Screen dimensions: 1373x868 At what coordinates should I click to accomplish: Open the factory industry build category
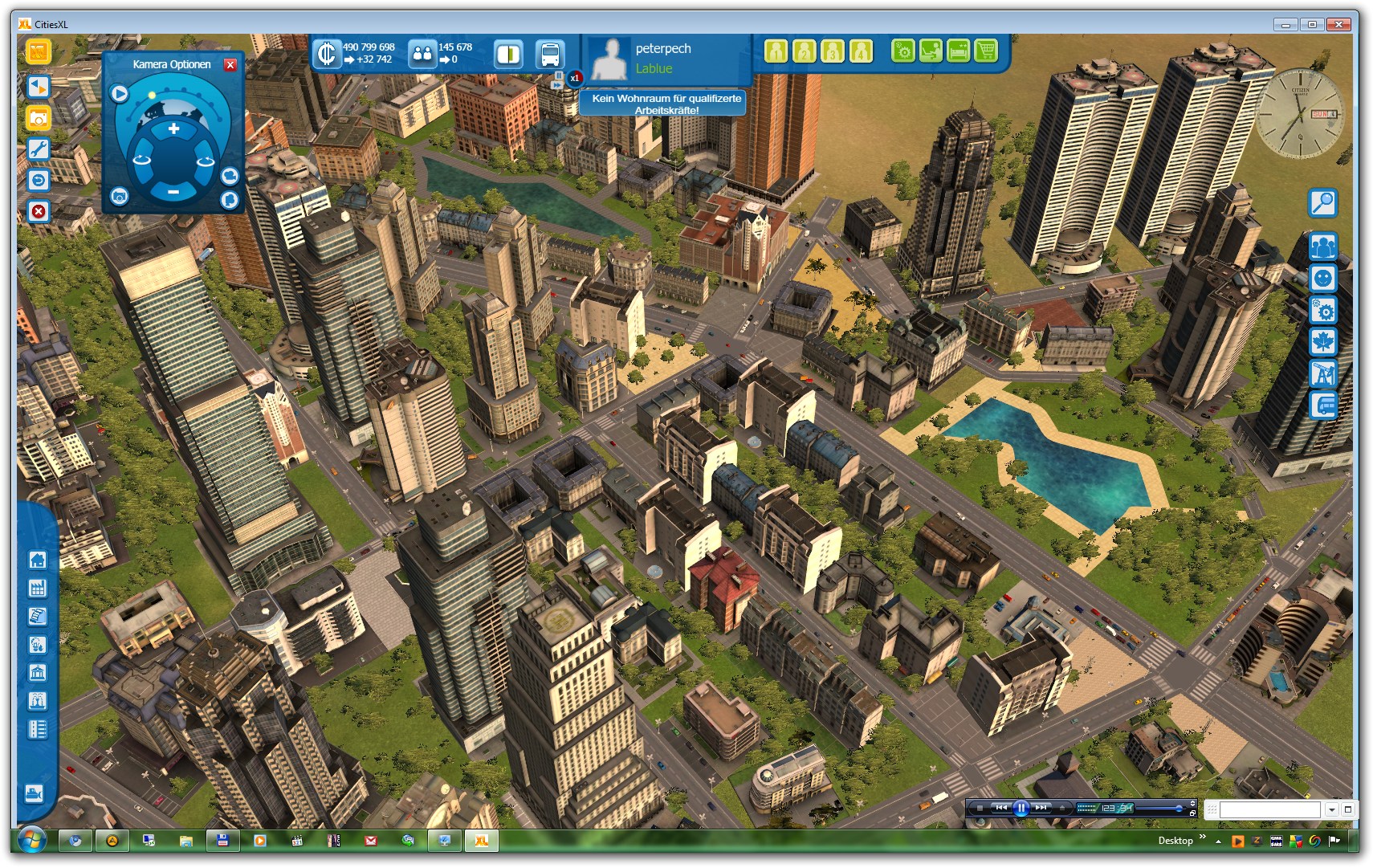[38, 588]
